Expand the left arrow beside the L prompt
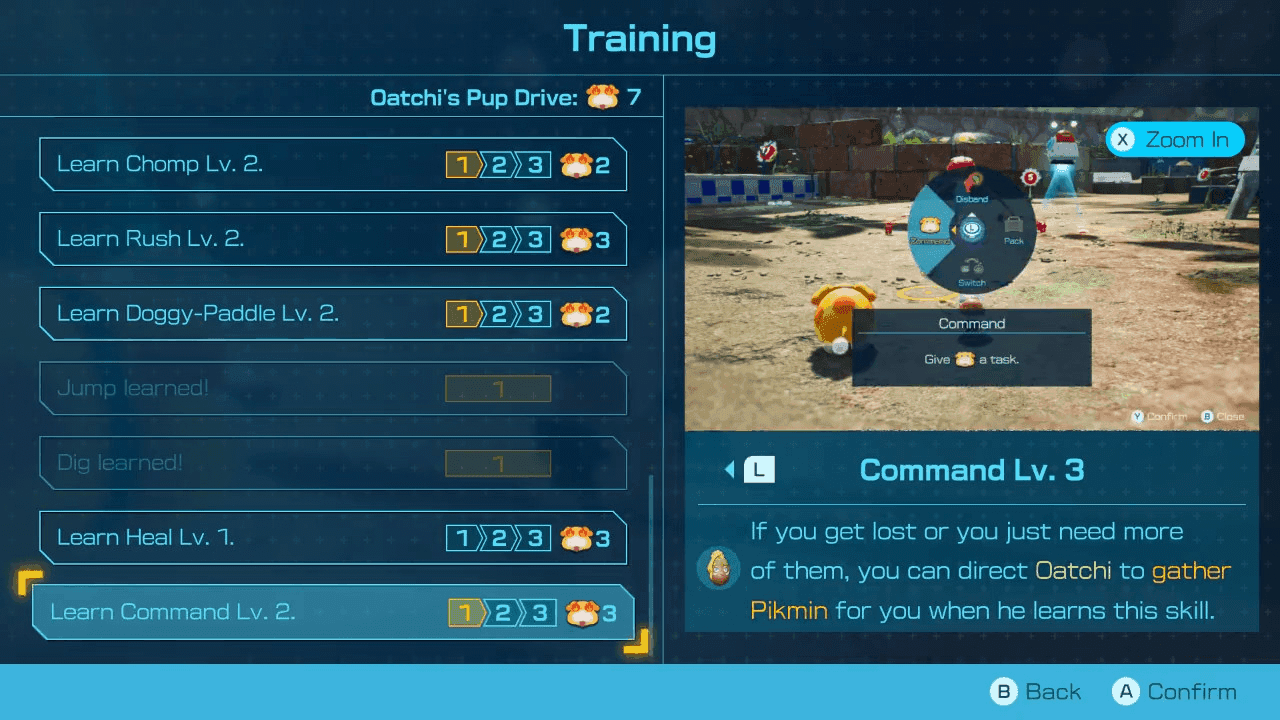 pos(731,469)
